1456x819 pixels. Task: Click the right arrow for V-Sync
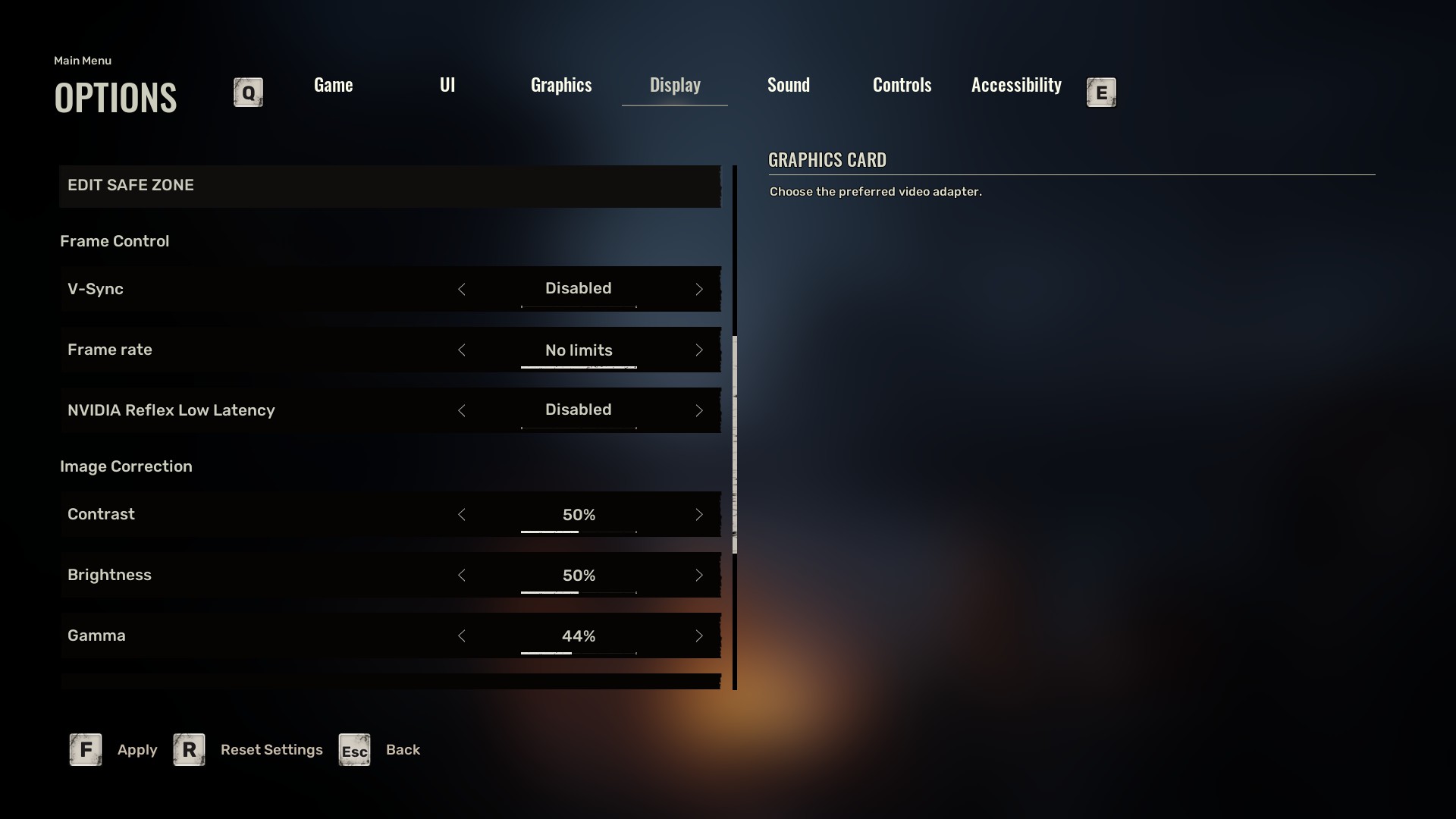(x=699, y=289)
